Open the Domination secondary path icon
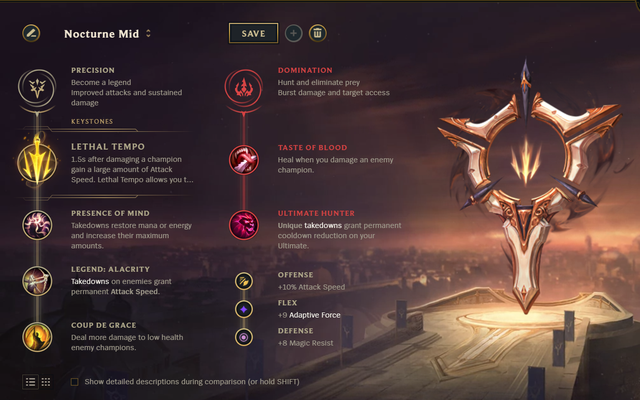This screenshot has width=640, height=400. (x=243, y=87)
